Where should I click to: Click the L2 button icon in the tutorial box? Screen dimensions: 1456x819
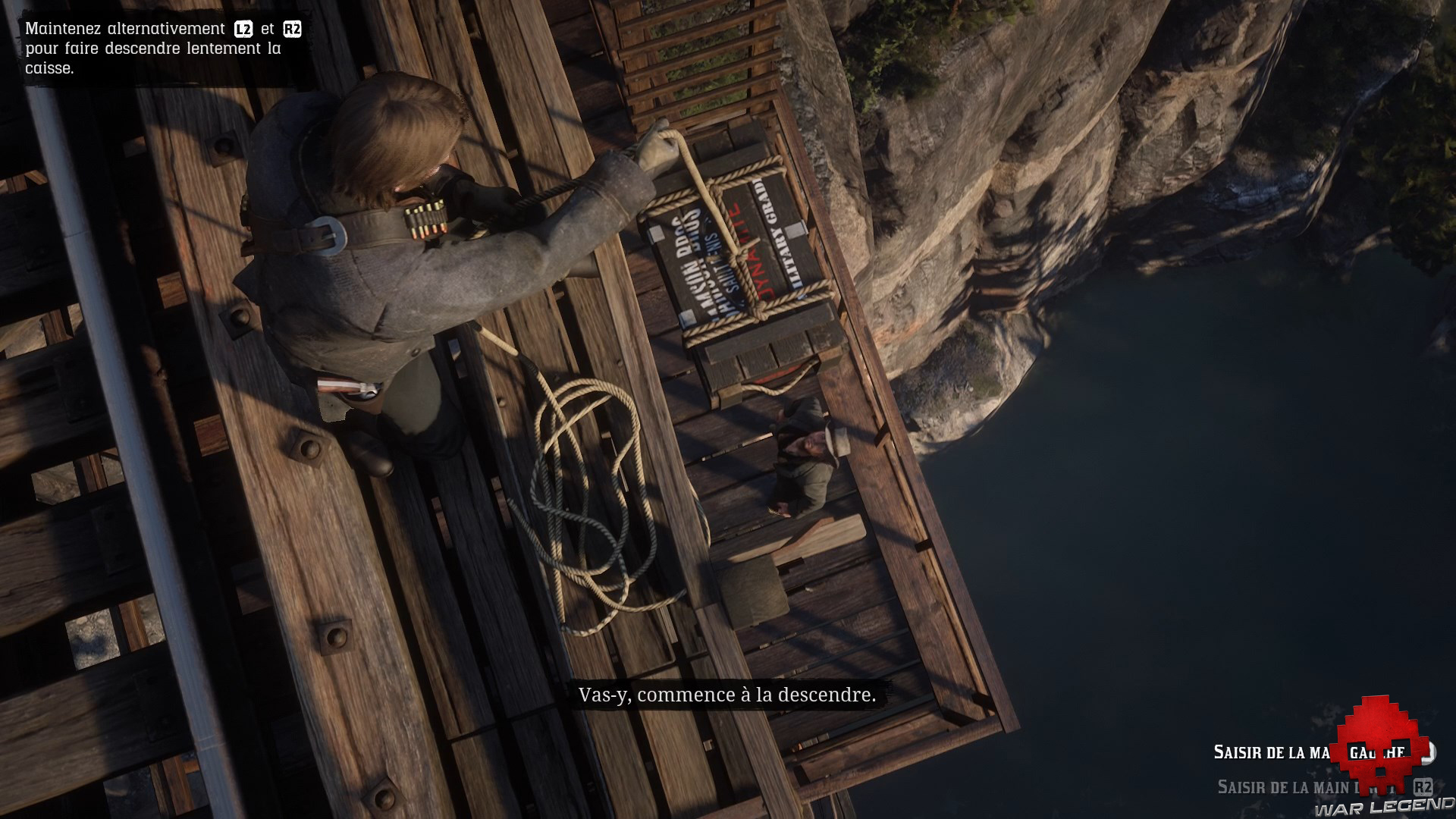tap(243, 30)
